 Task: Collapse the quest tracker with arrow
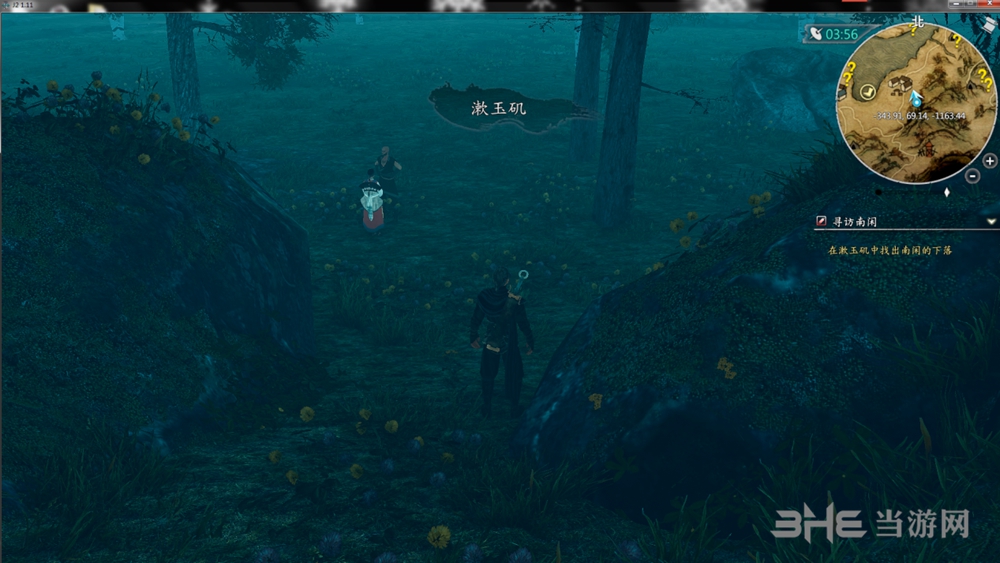(990, 221)
